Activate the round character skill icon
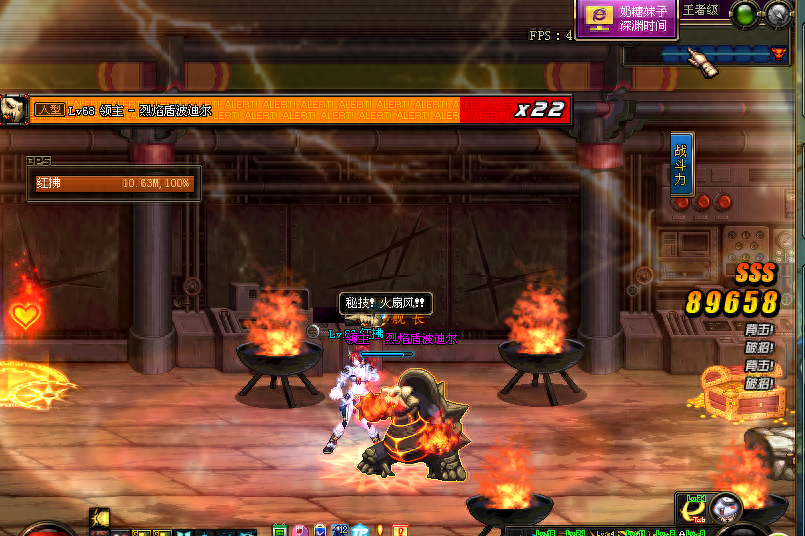The image size is (805, 536). (725, 507)
